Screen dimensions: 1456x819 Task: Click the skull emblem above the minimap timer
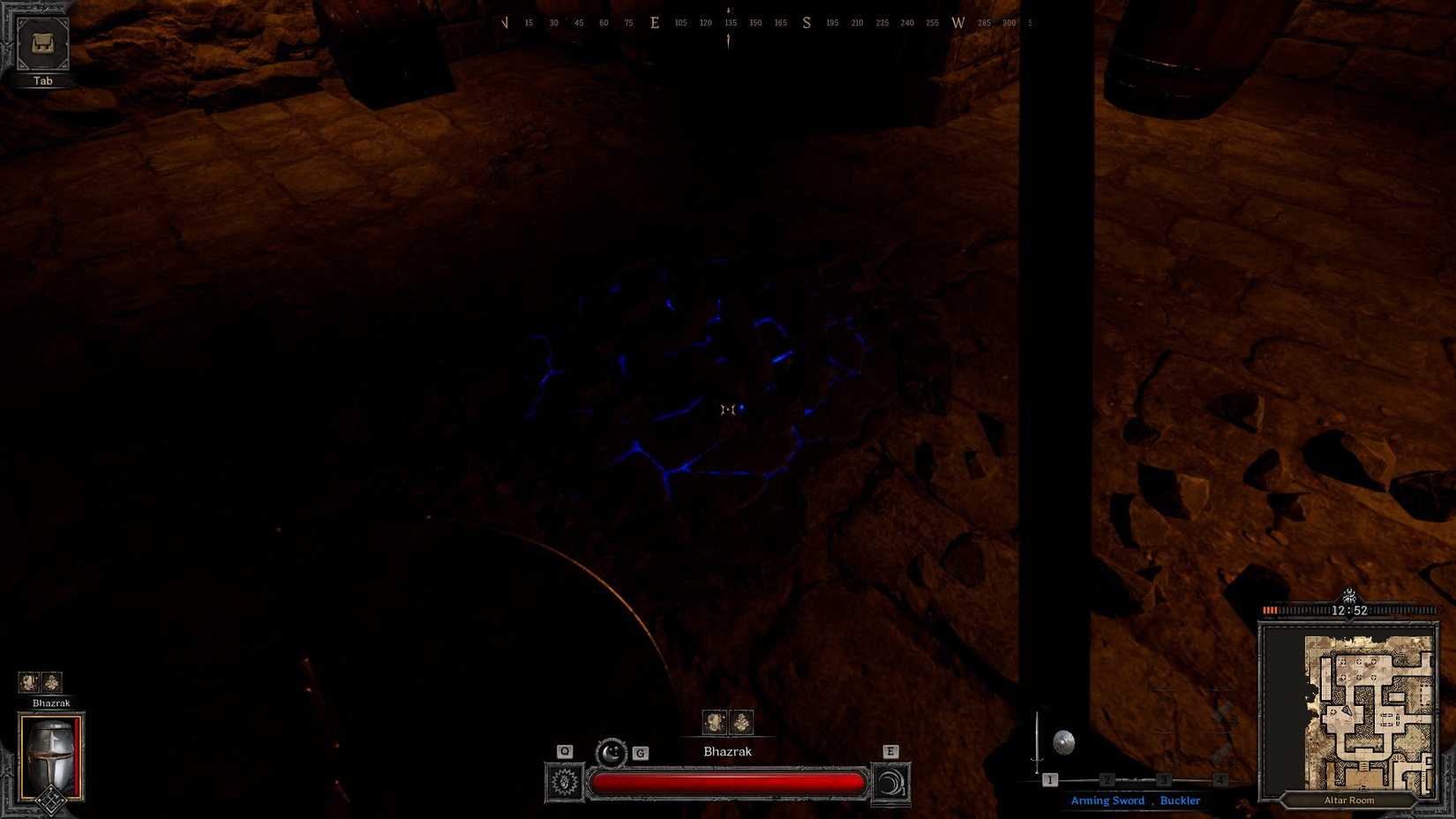(1349, 597)
